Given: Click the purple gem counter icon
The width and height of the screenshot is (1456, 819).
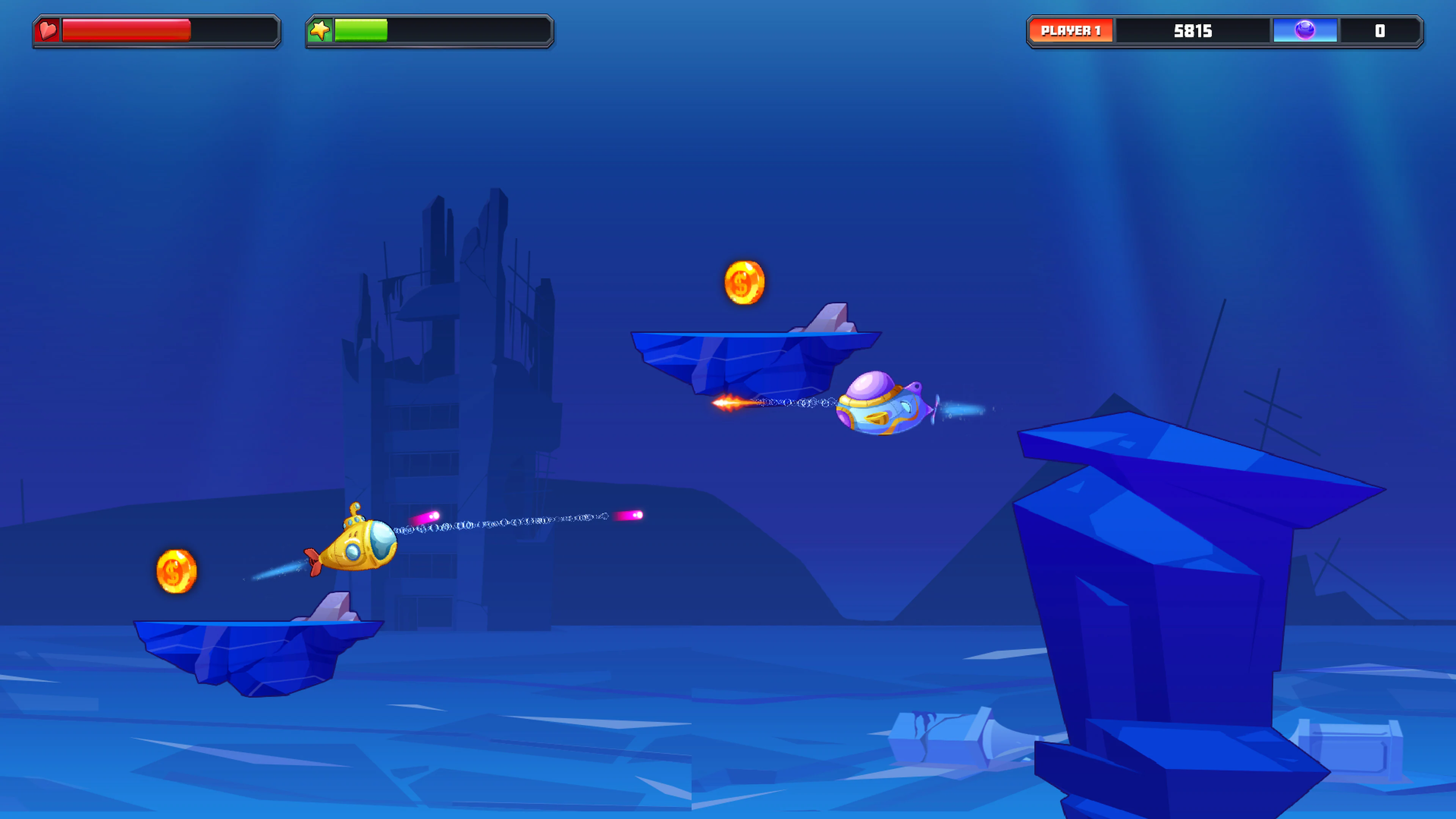Looking at the screenshot, I should (x=1306, y=31).
